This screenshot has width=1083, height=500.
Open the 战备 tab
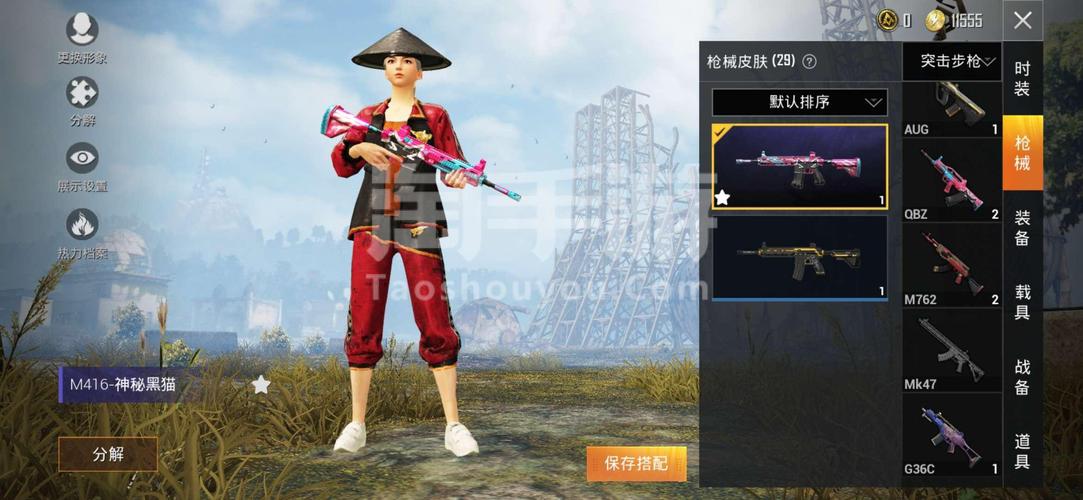pyautogui.click(x=1022, y=376)
